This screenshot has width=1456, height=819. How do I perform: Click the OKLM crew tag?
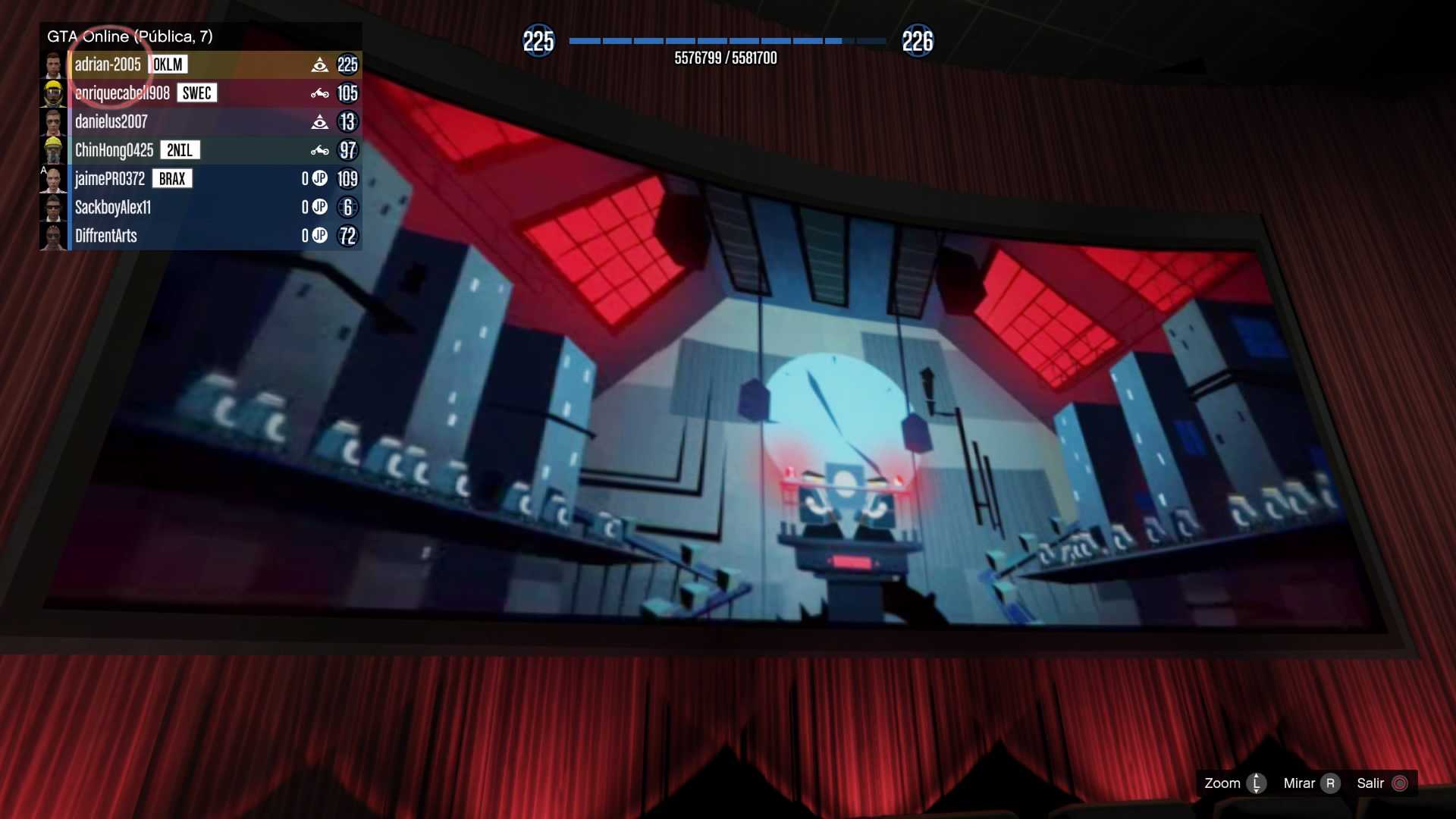click(168, 65)
